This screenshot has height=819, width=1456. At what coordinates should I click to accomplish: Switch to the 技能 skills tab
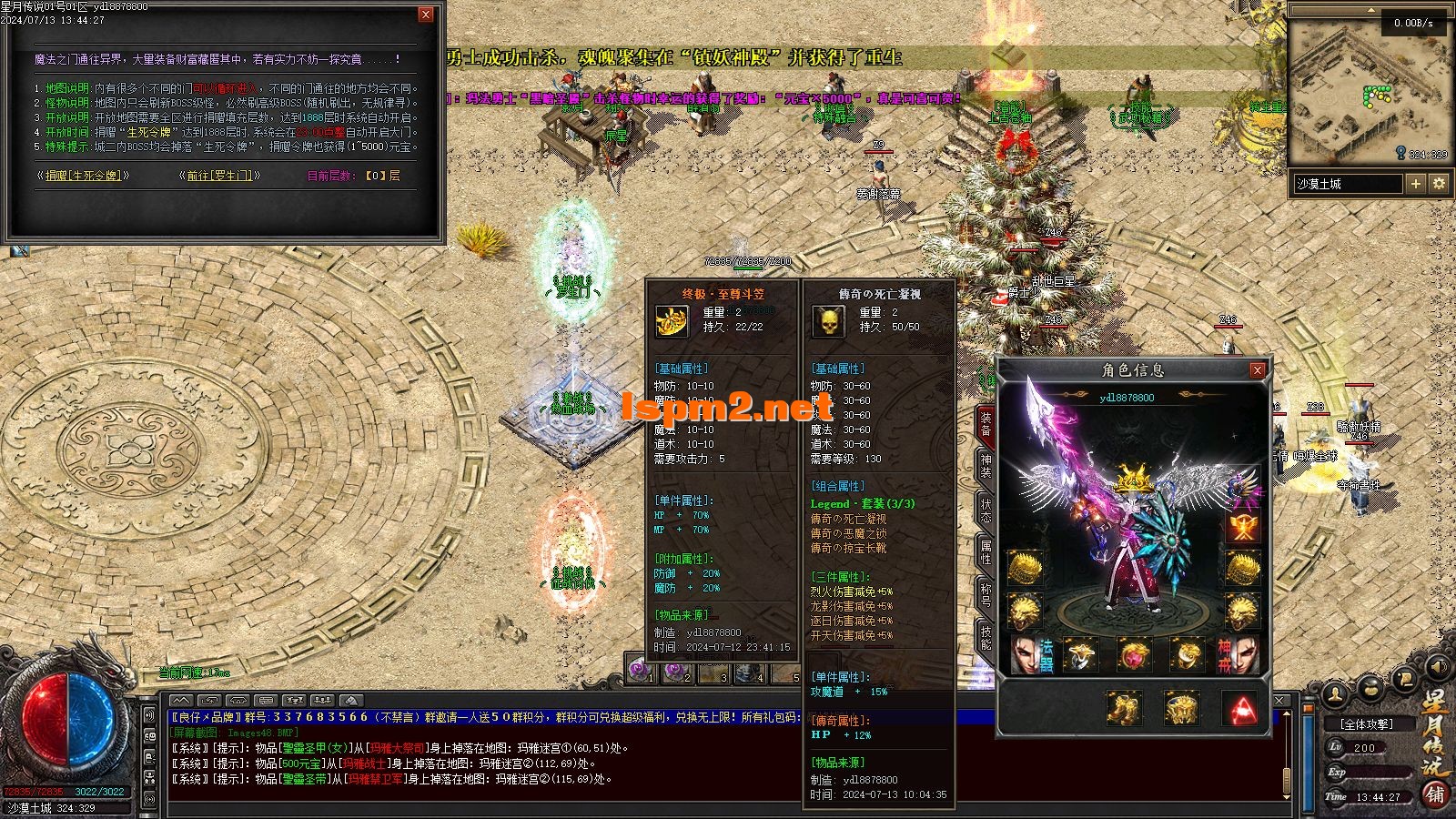click(986, 636)
